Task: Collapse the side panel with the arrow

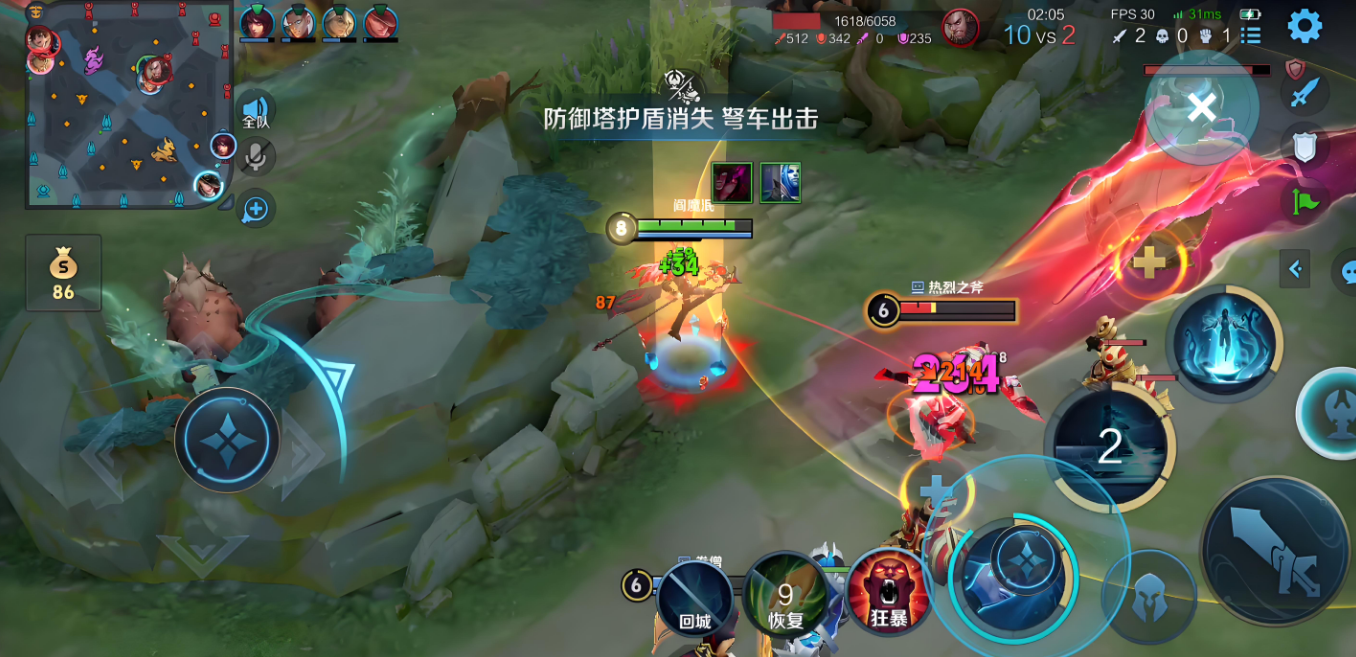Action: [1295, 268]
